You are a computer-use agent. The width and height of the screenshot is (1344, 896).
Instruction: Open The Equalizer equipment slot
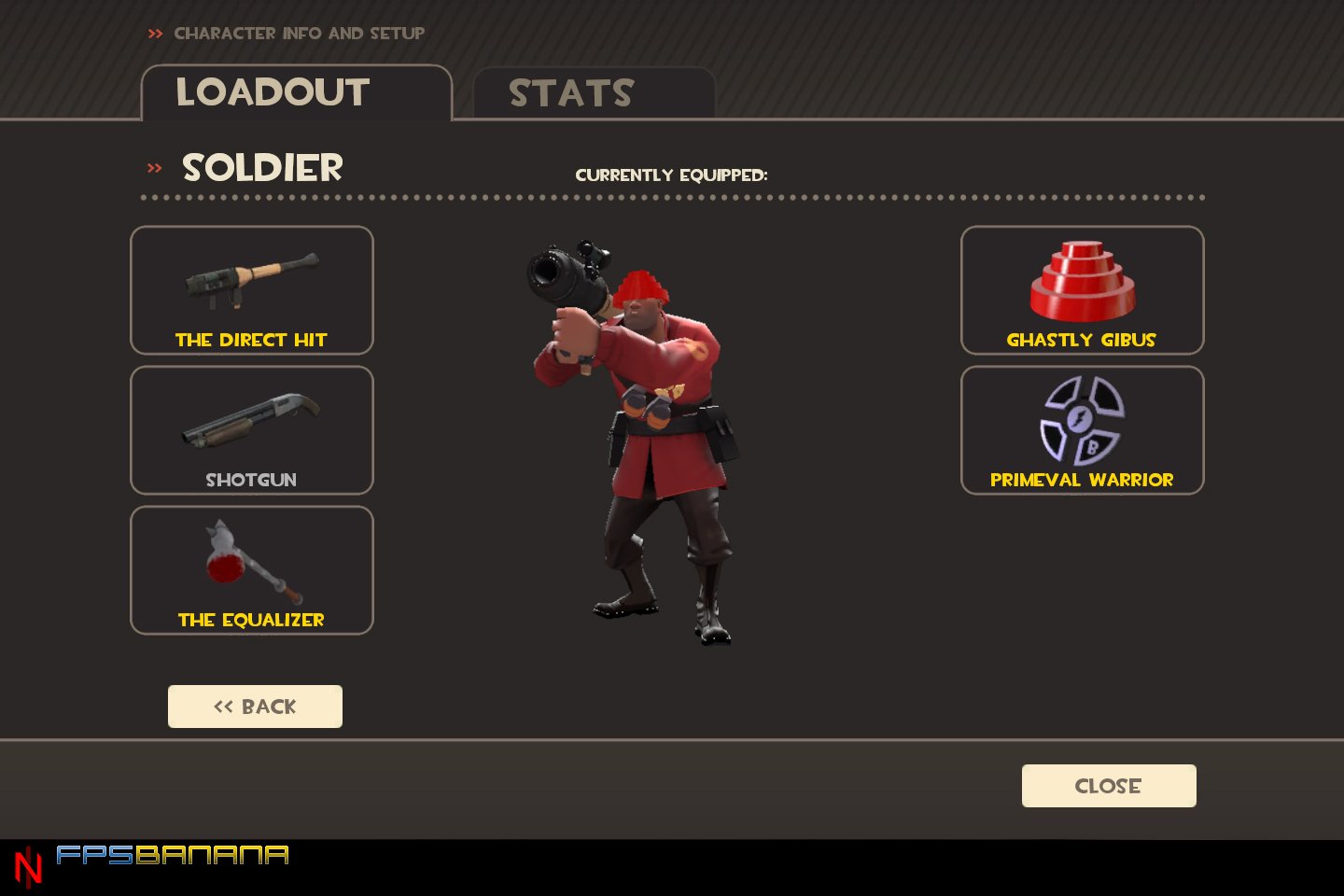coord(250,570)
